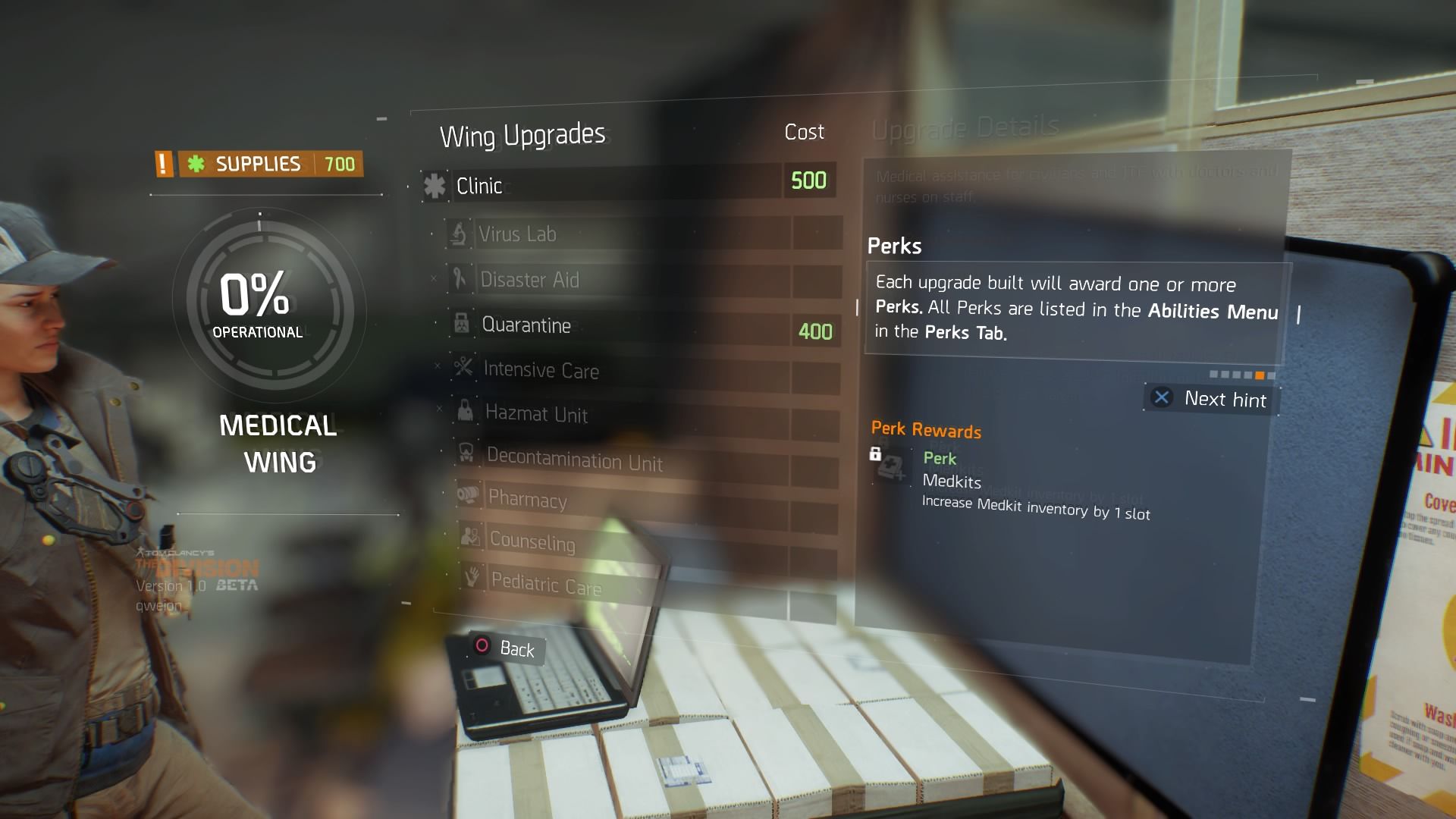
Task: Select the Clinic wing upgrade
Action: click(x=599, y=184)
